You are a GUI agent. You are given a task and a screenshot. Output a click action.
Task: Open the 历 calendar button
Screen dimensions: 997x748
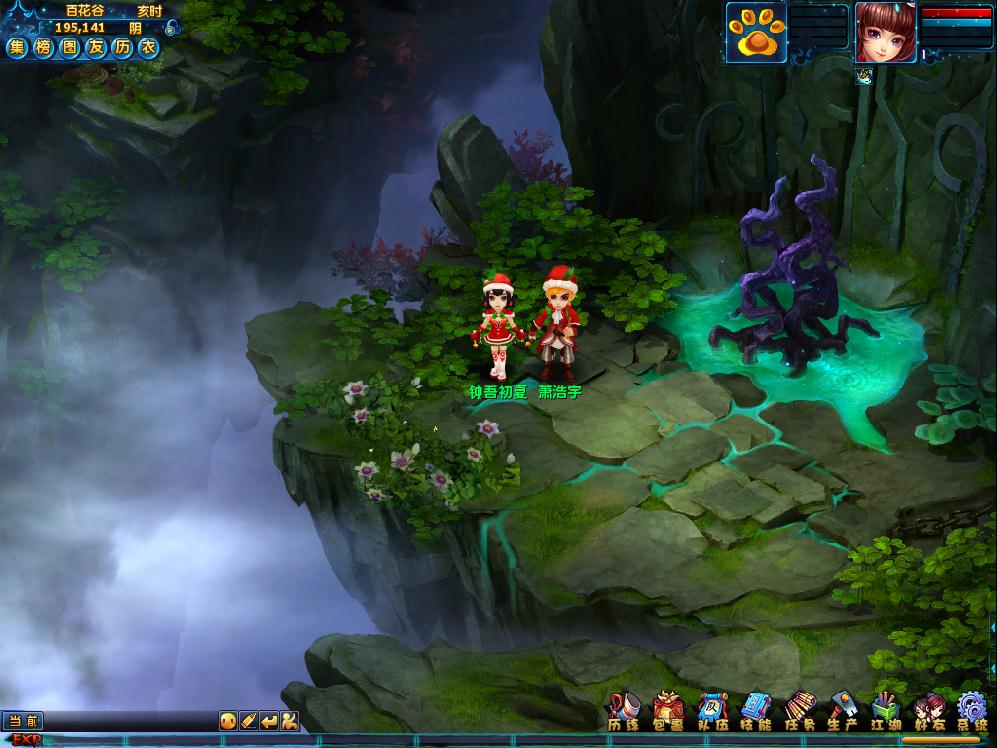pyautogui.click(x=122, y=47)
